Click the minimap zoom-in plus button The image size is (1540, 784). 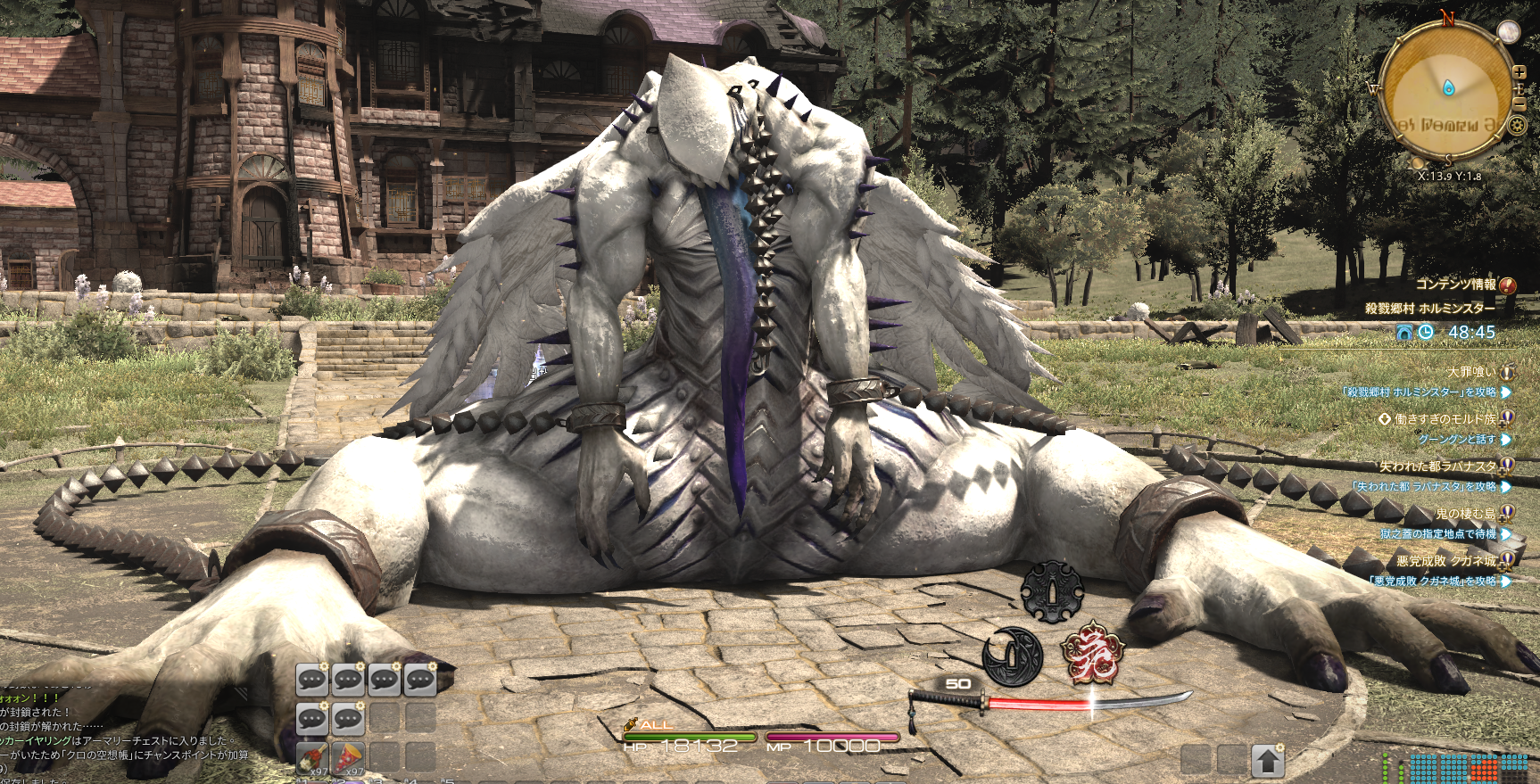pyautogui.click(x=1519, y=72)
